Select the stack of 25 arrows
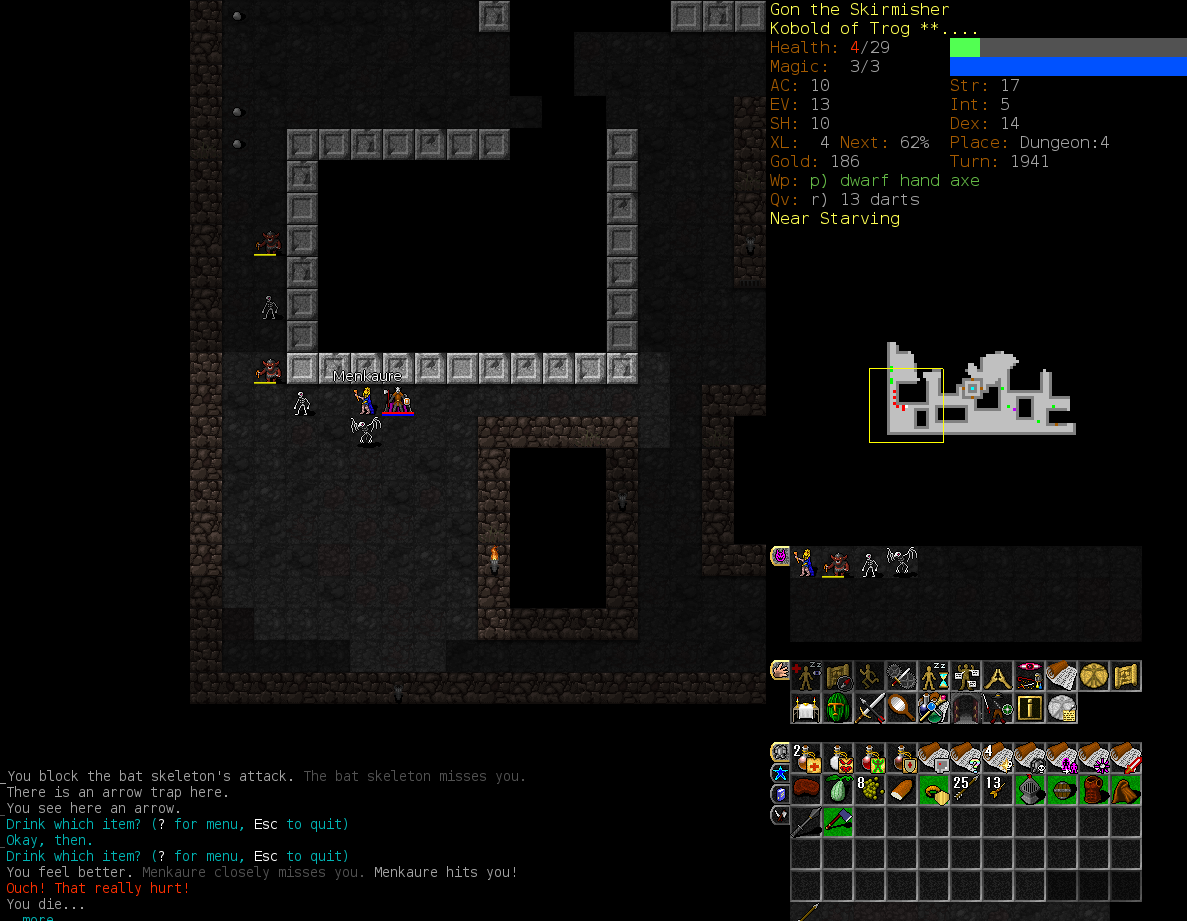Screen dimensions: 1187x921 [x=966, y=790]
